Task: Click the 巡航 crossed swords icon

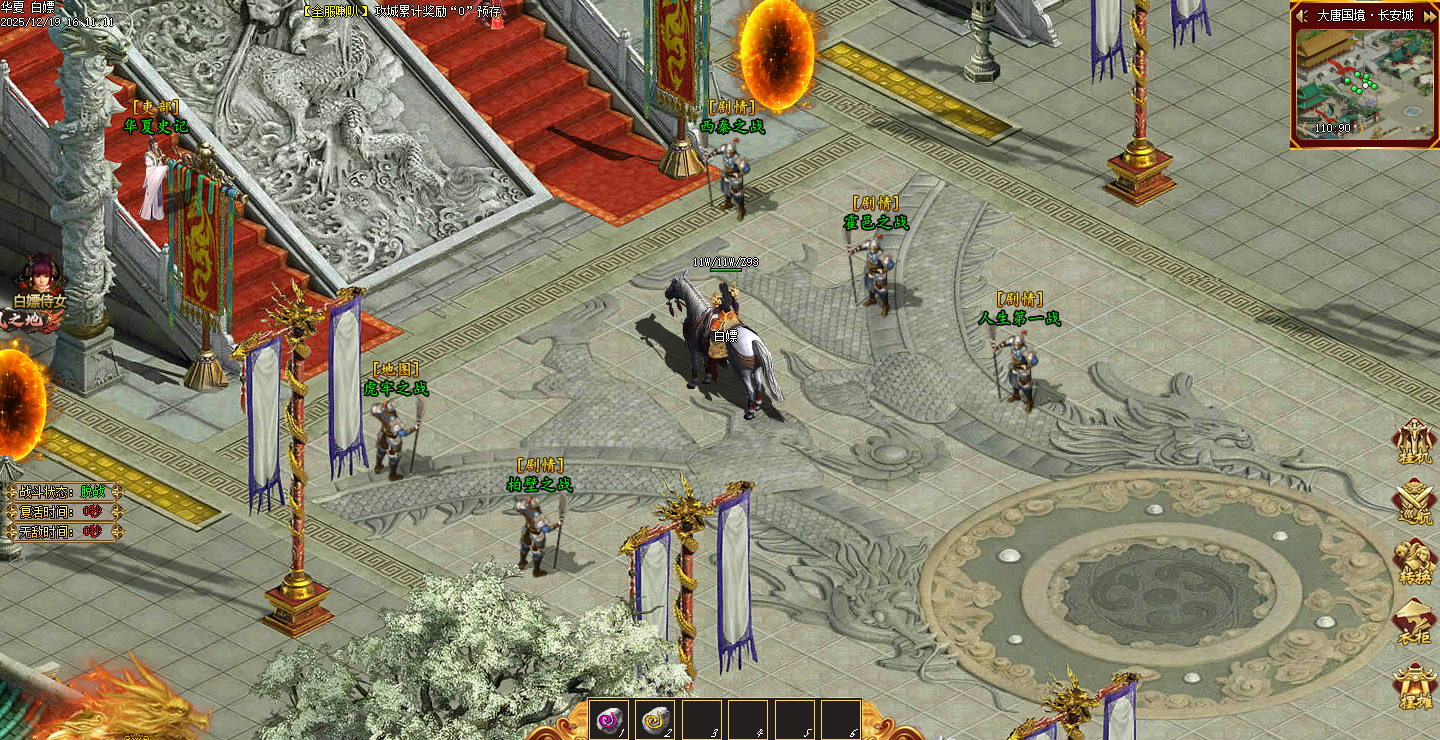Action: (x=1415, y=500)
